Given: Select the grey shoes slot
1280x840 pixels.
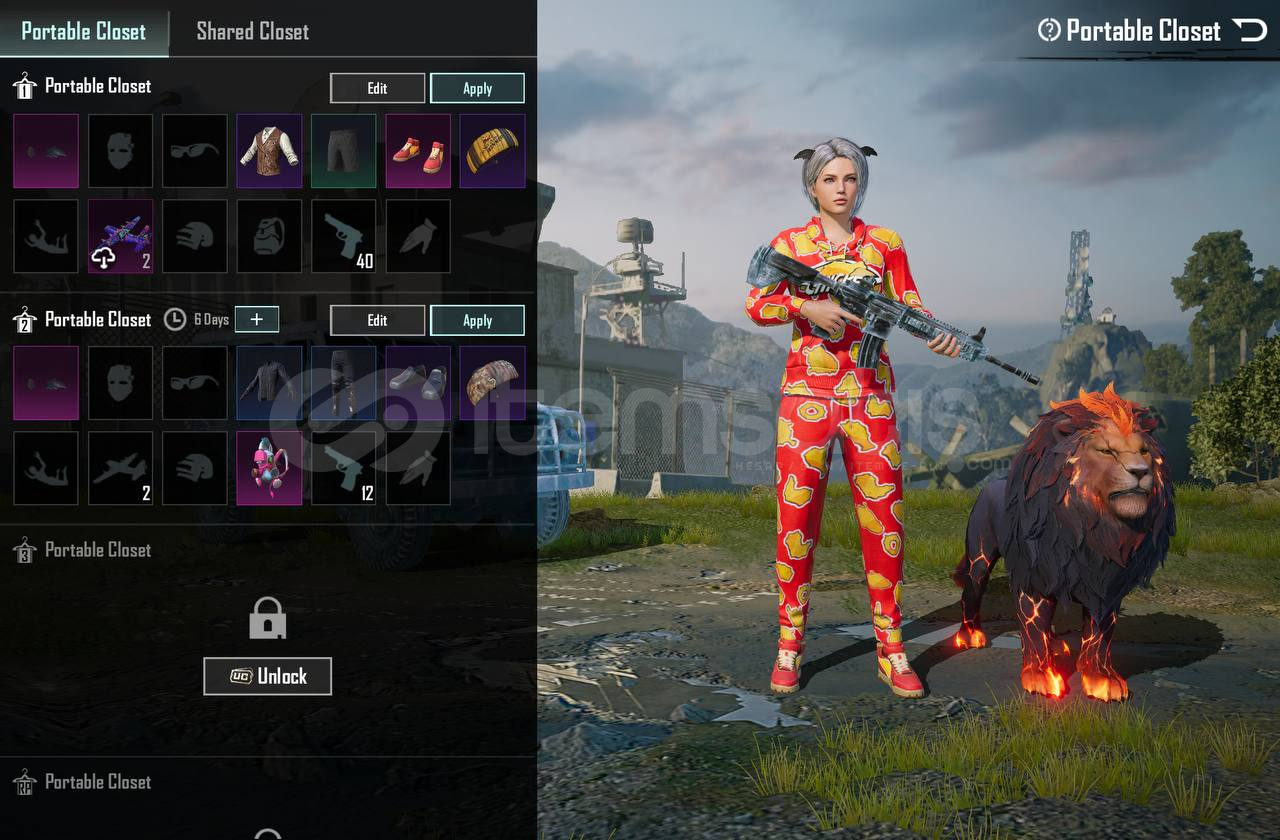Looking at the screenshot, I should point(418,383).
